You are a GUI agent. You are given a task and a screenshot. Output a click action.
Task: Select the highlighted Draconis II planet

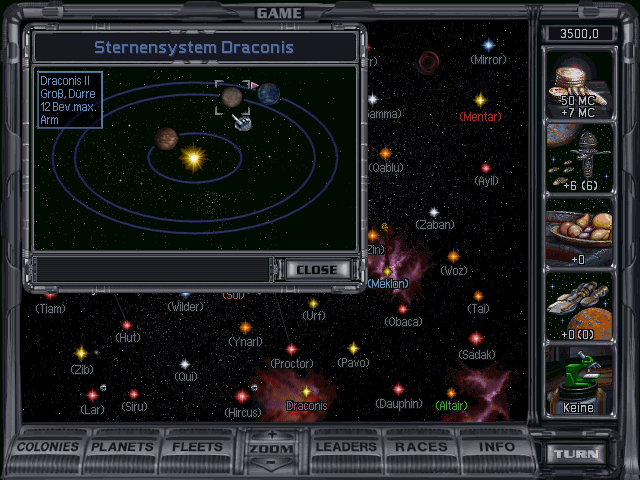[231, 97]
